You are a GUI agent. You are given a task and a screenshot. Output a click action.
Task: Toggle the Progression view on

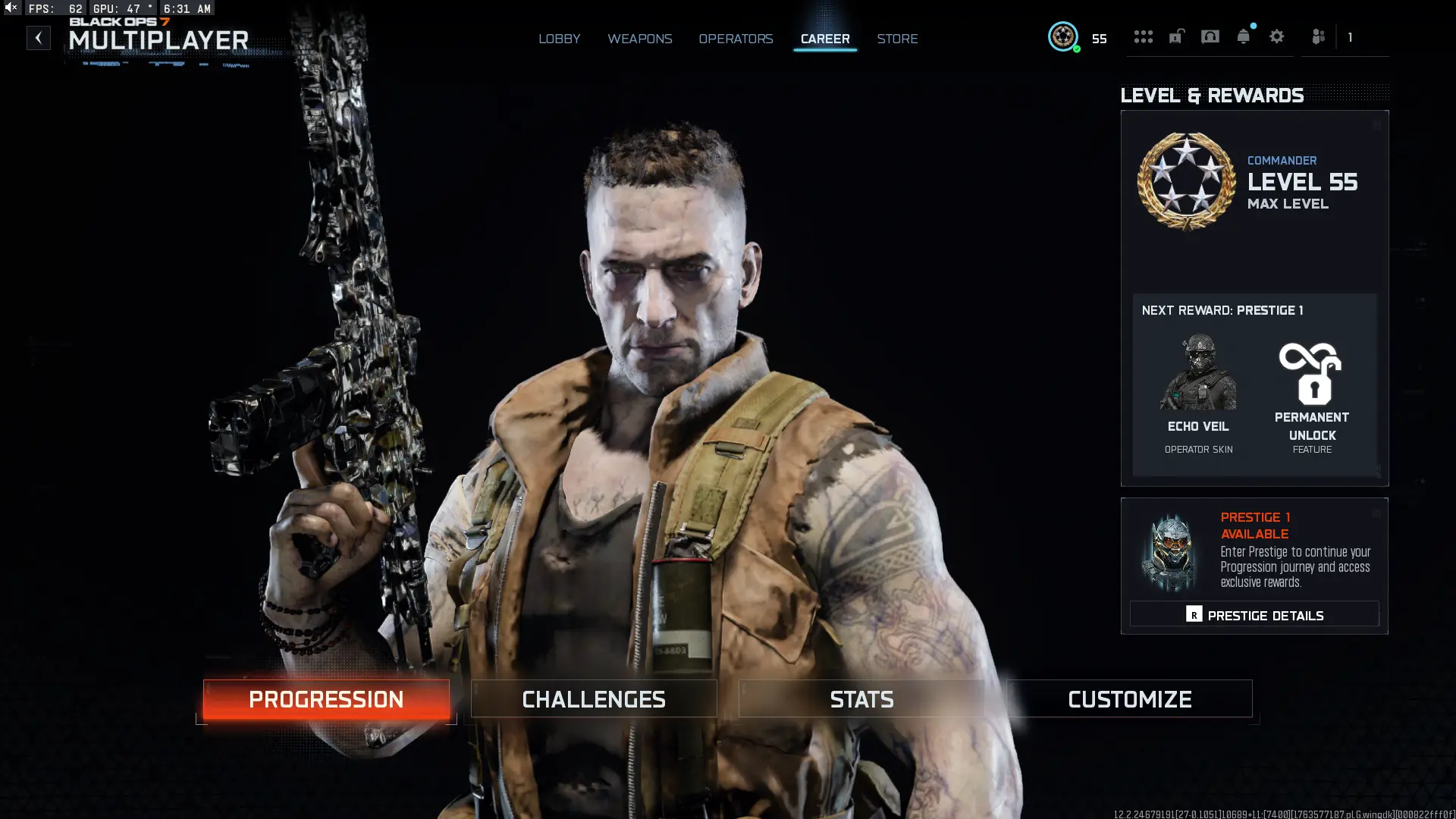click(x=326, y=698)
